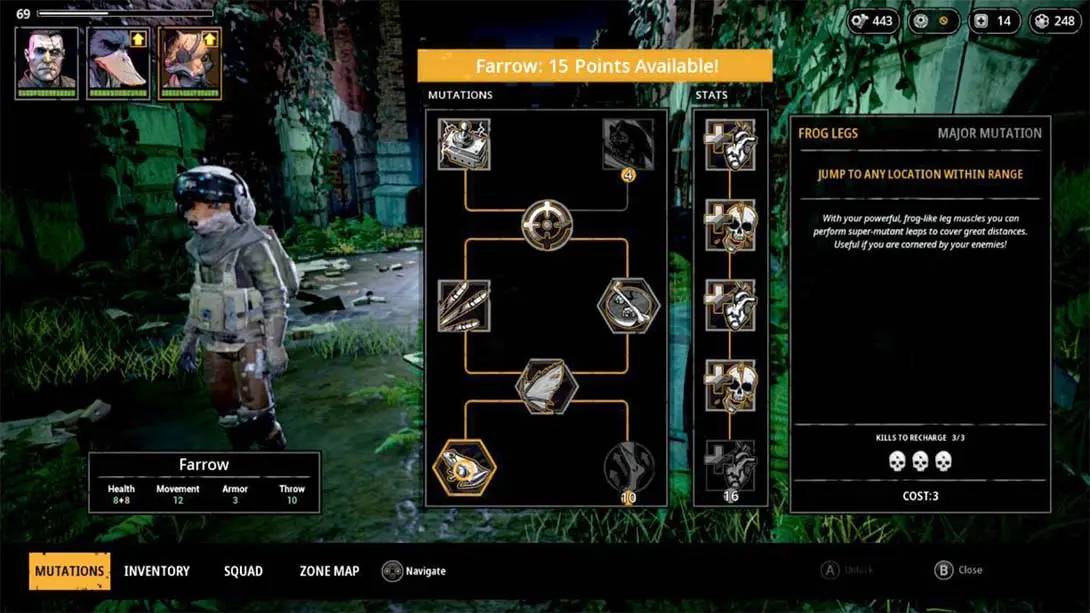Switch to the duck character portrait
This screenshot has width=1090, height=613.
tap(118, 62)
